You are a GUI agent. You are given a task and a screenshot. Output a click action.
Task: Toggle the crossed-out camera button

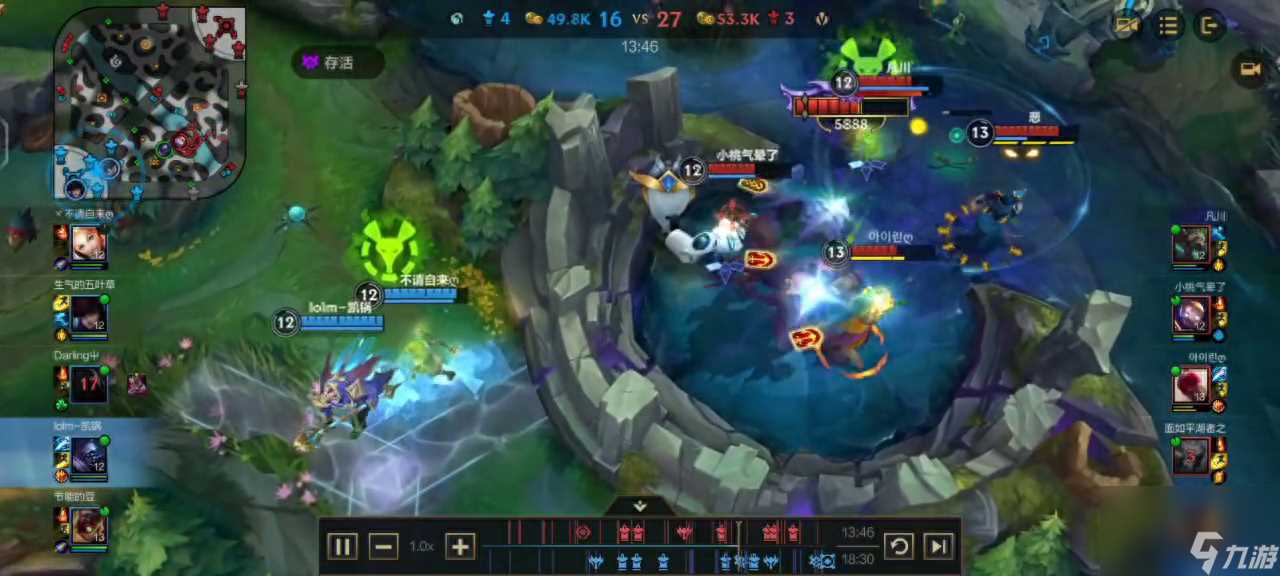[1127, 26]
